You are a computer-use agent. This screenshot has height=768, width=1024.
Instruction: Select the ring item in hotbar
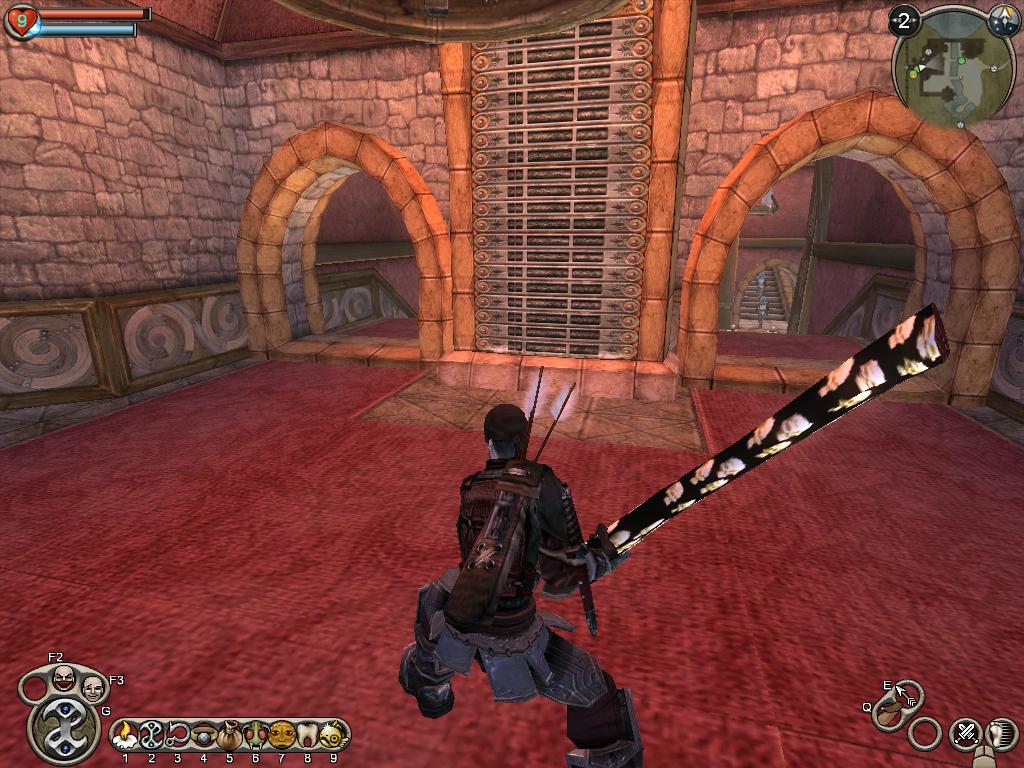(203, 736)
